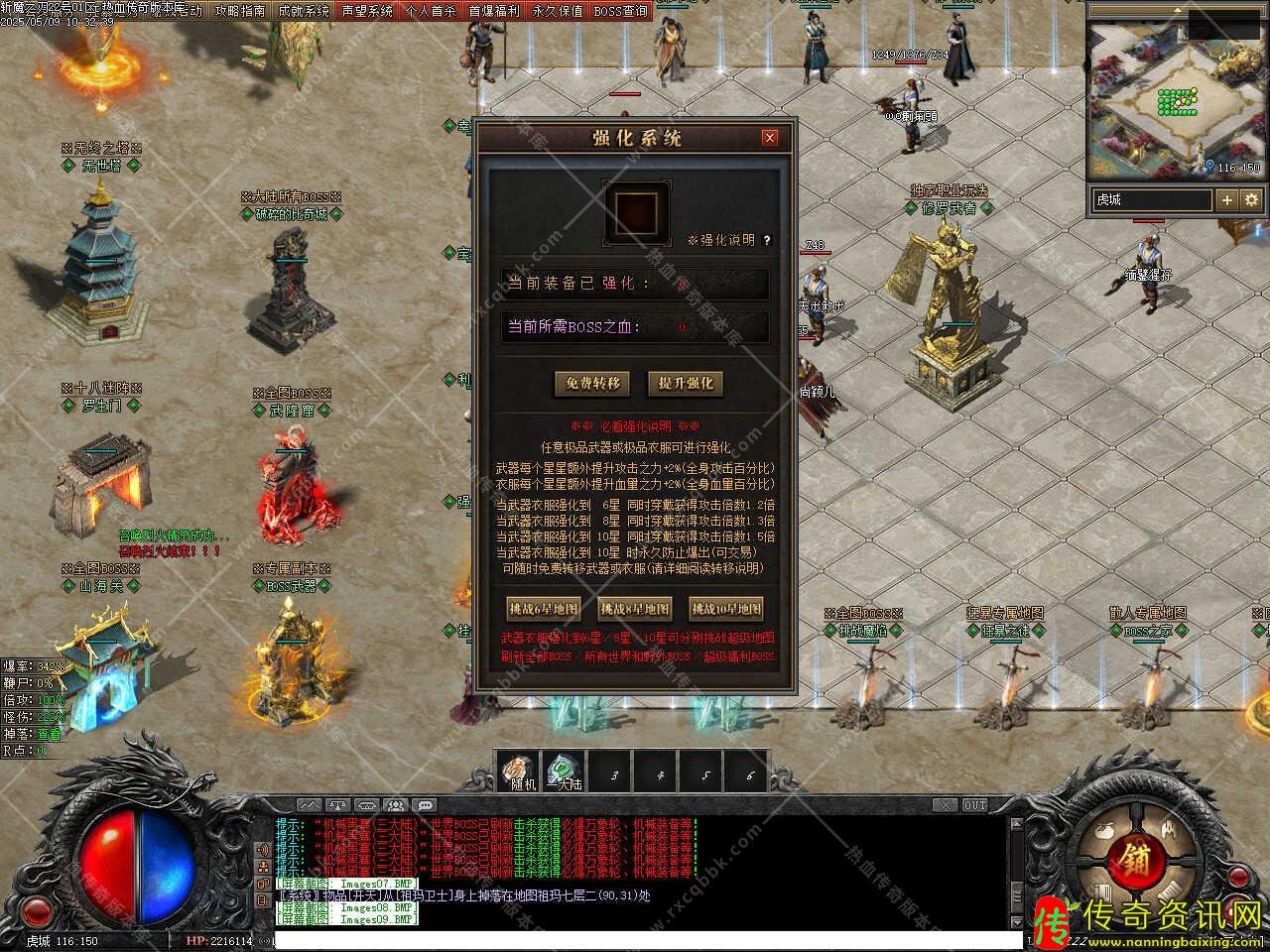Select the empty equipment slot in enhancement window
This screenshot has height=952, width=1270.
(x=636, y=212)
